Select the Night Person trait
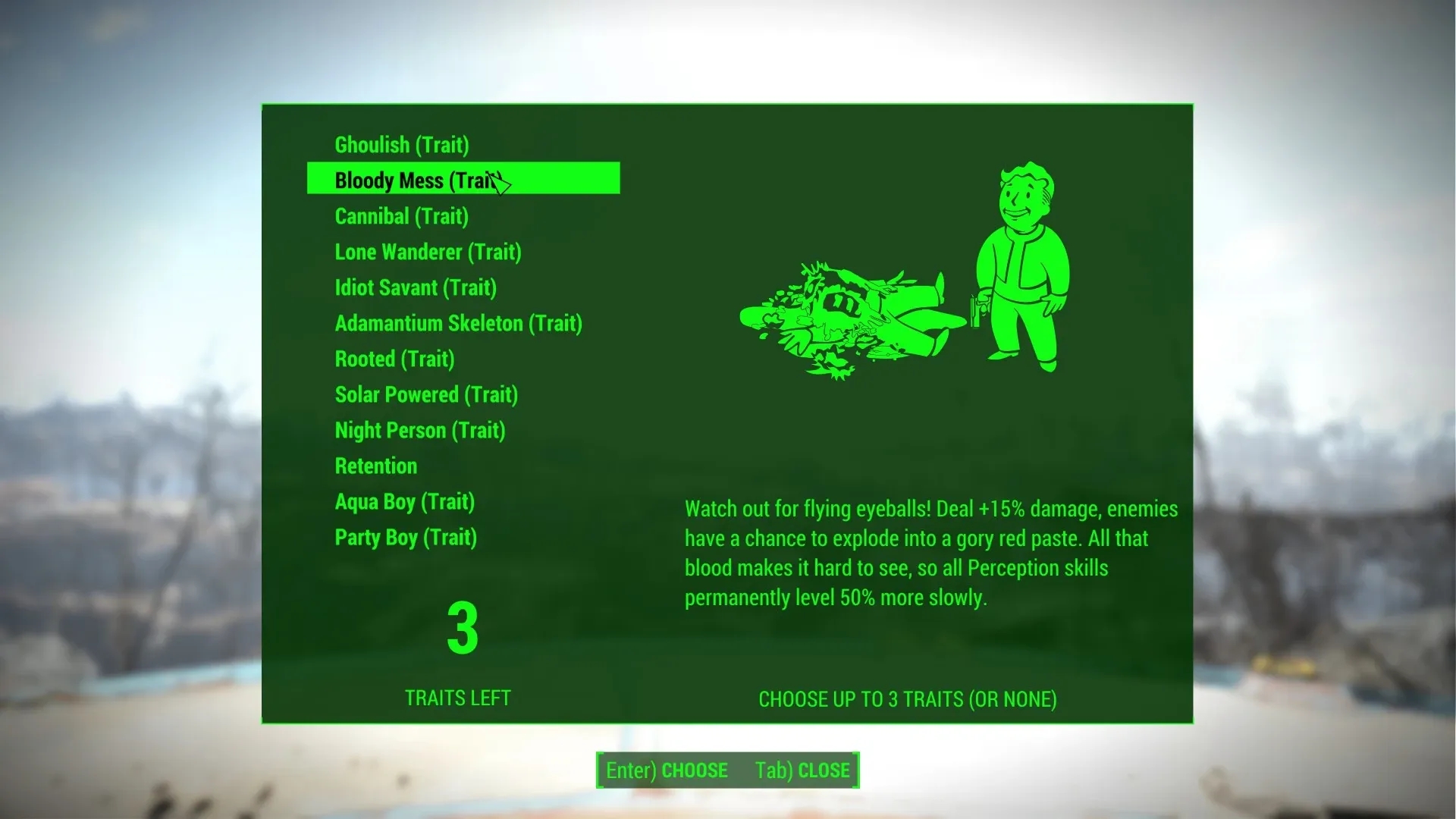Image resolution: width=1456 pixels, height=819 pixels. 419,431
